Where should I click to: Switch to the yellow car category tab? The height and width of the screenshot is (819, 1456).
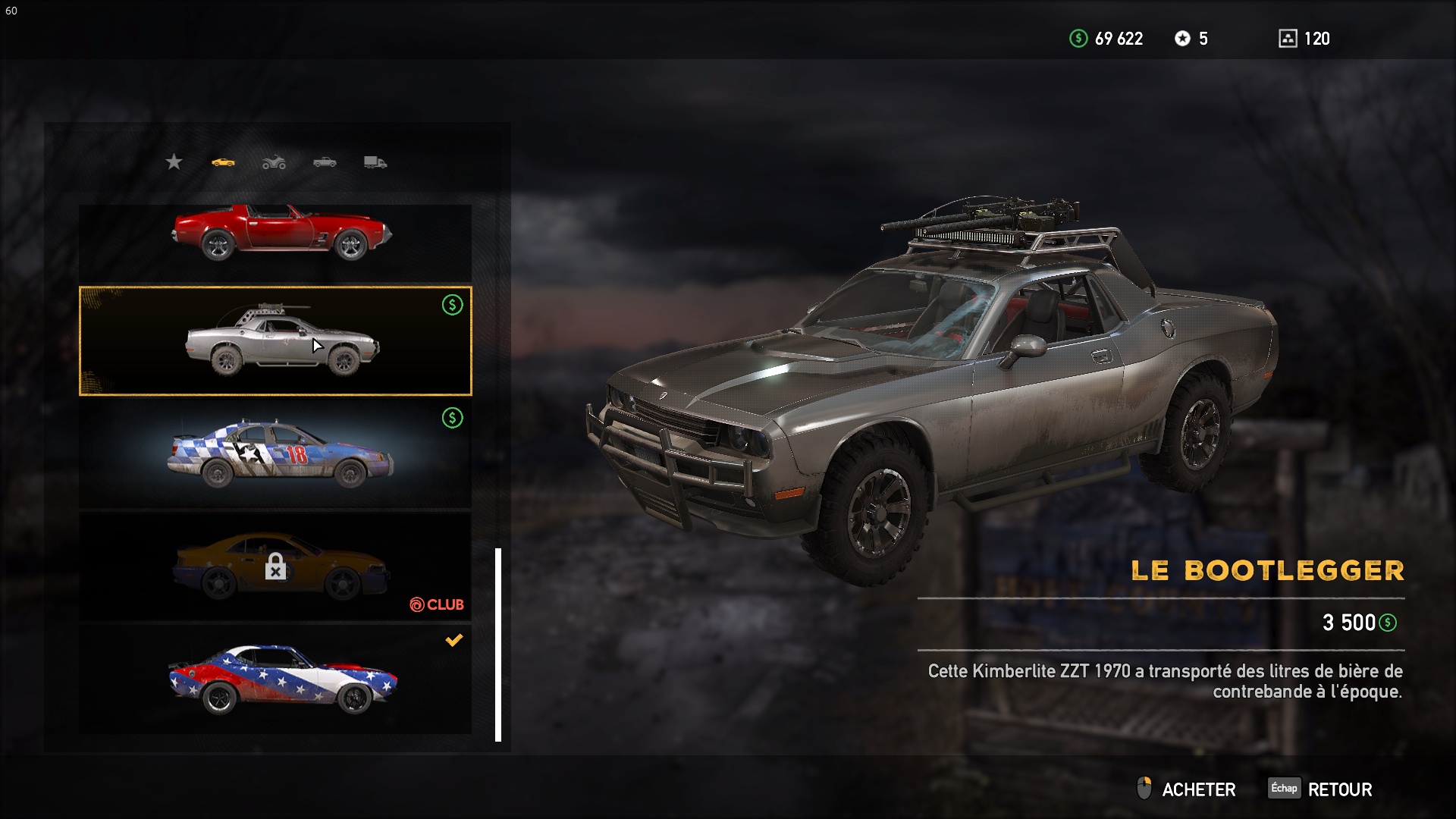pos(223,162)
